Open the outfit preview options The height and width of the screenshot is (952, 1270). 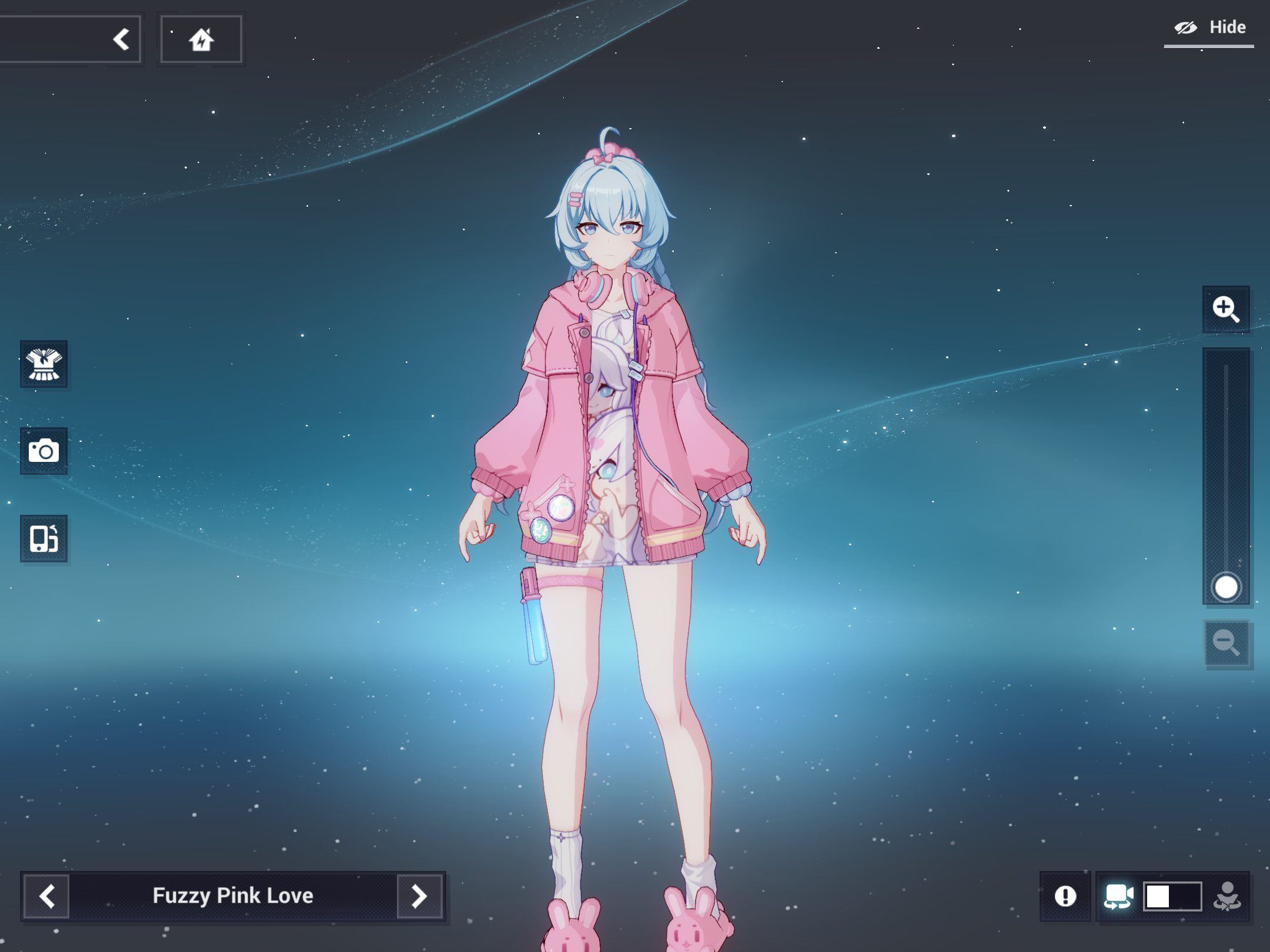[x=44, y=364]
